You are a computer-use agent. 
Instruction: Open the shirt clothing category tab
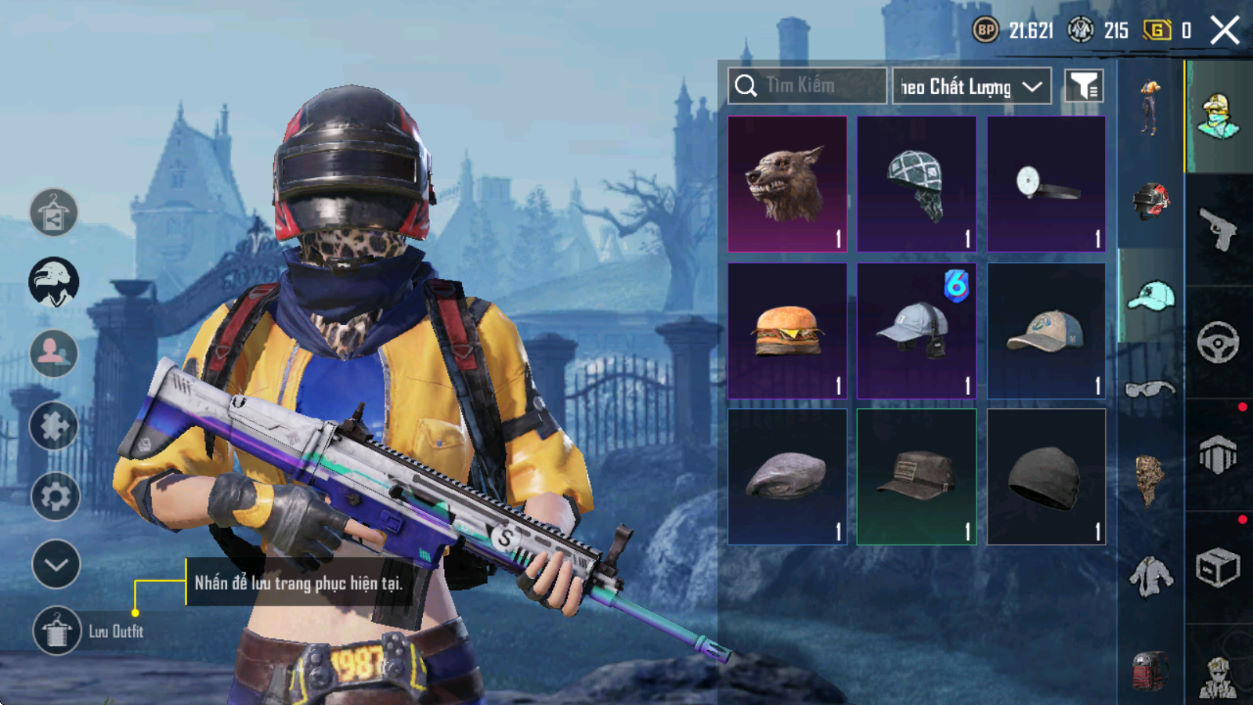[1150, 576]
